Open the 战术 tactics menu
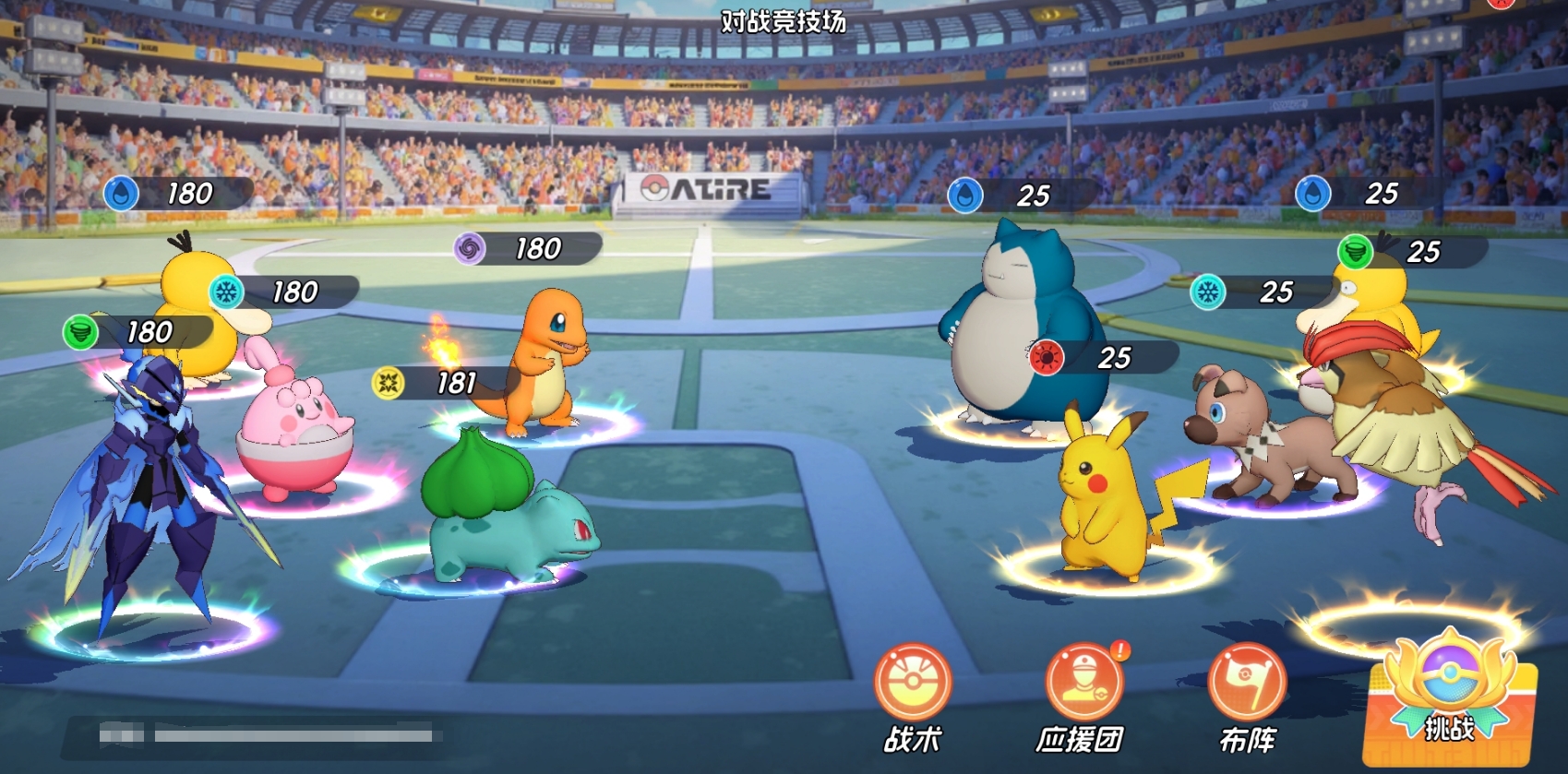Screen dimensions: 1568x774 pos(912,685)
